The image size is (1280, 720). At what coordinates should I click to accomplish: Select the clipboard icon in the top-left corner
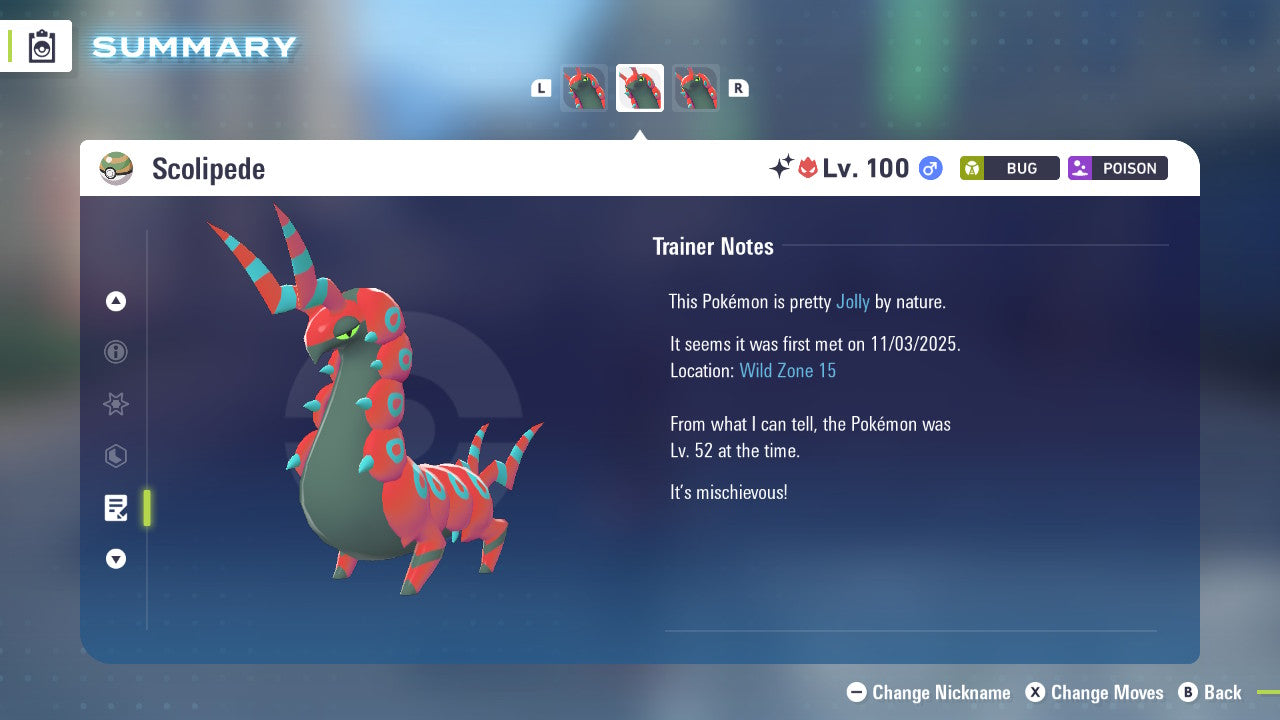click(40, 46)
